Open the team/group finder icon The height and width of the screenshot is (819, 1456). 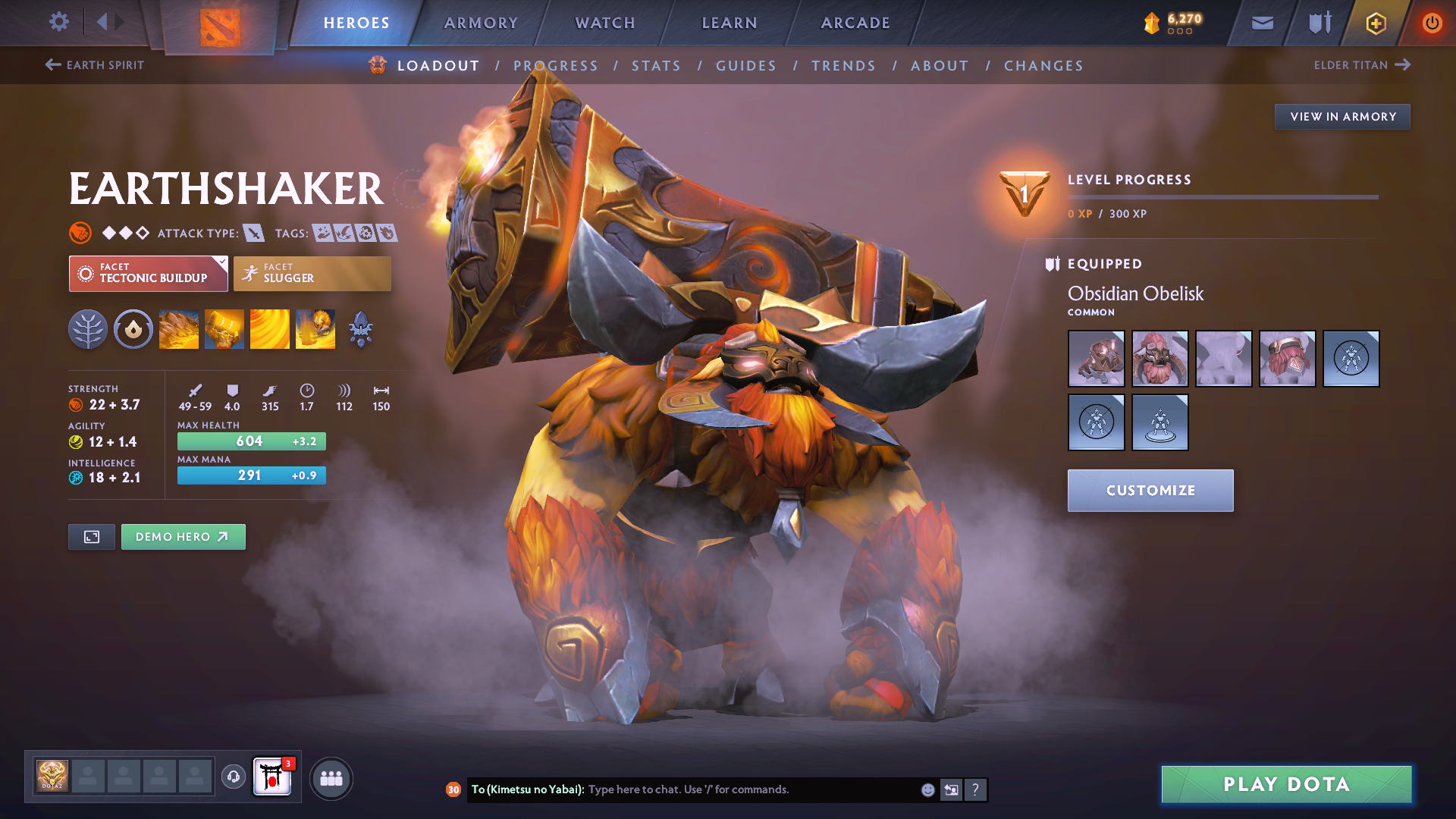tap(331, 777)
